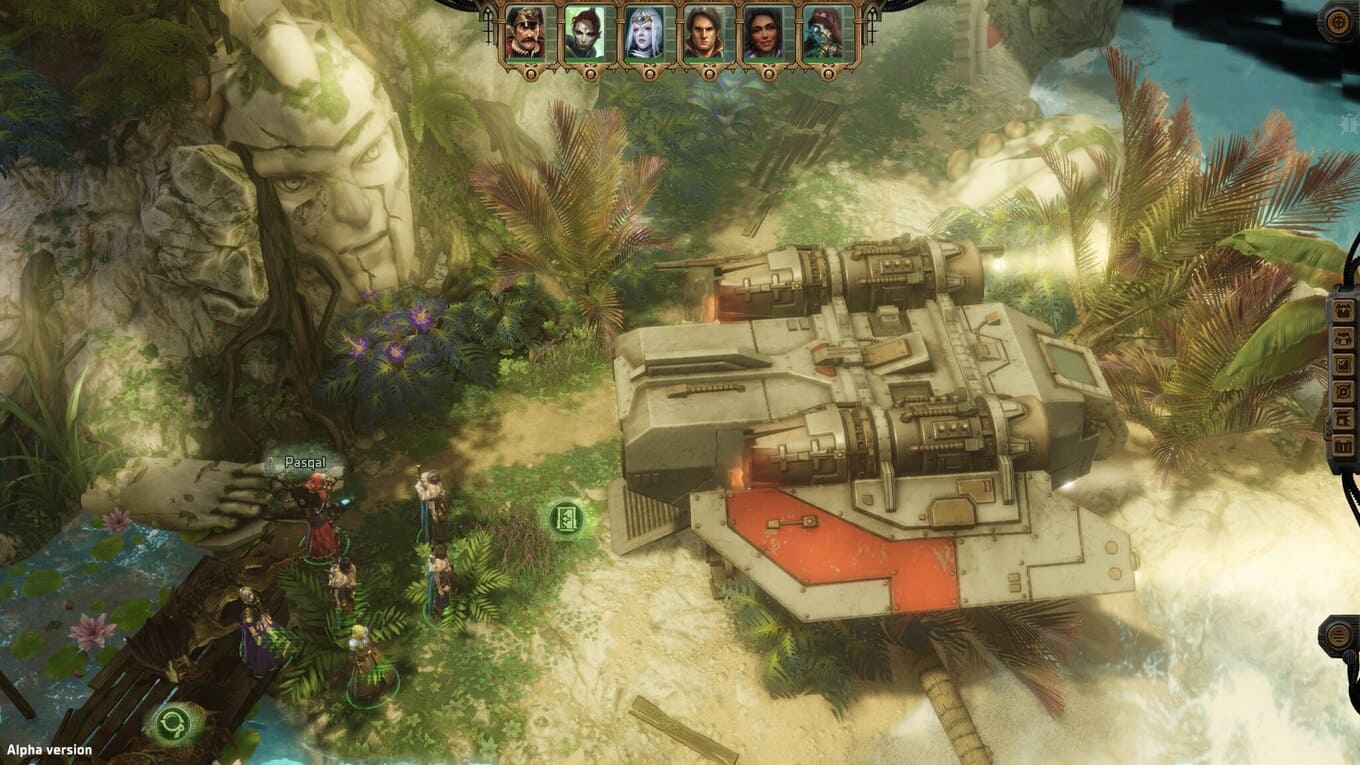Click the green exit door marker
The image size is (1360, 765).
click(567, 518)
